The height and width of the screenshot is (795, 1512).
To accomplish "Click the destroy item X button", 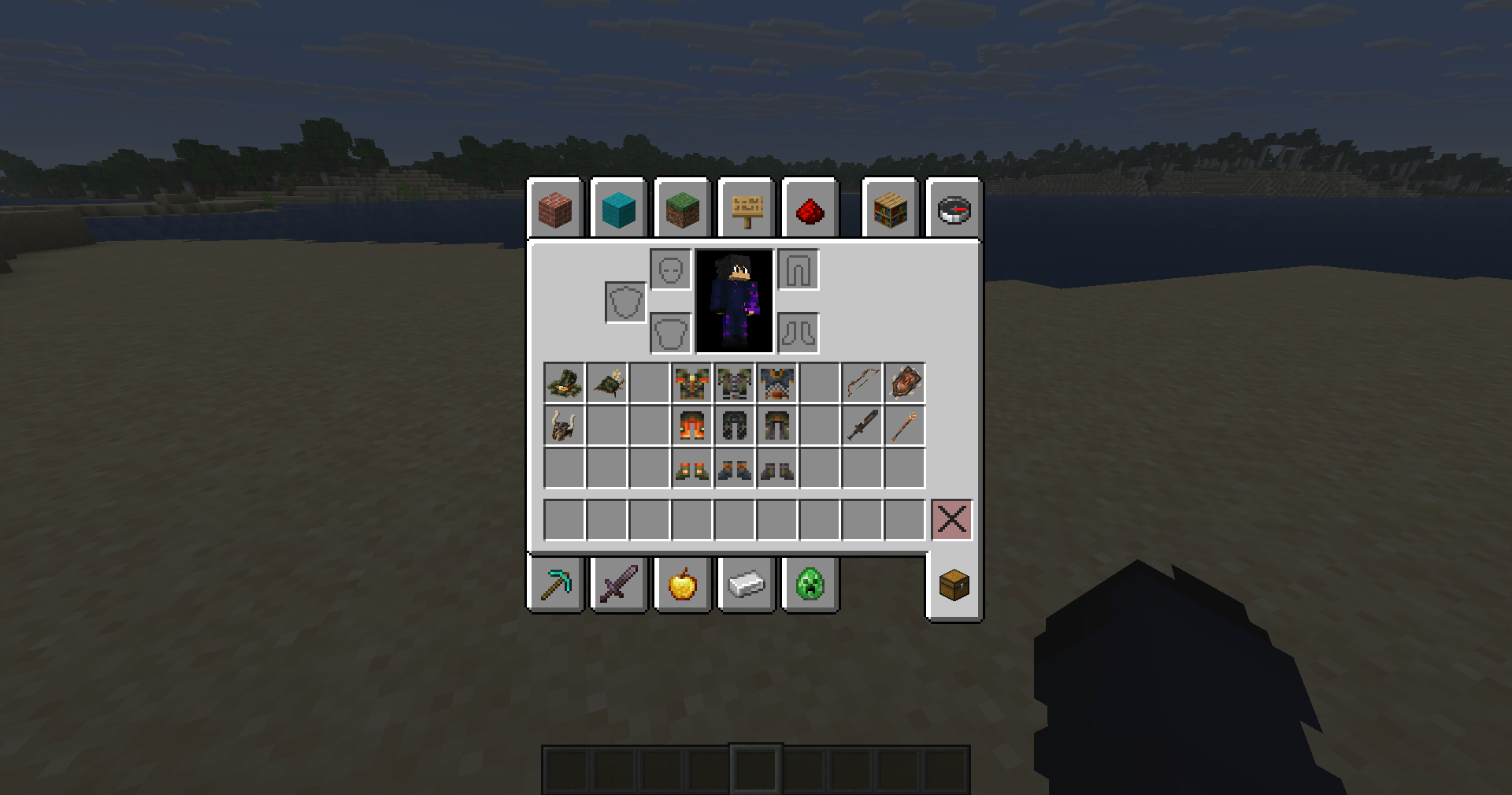I will (952, 518).
